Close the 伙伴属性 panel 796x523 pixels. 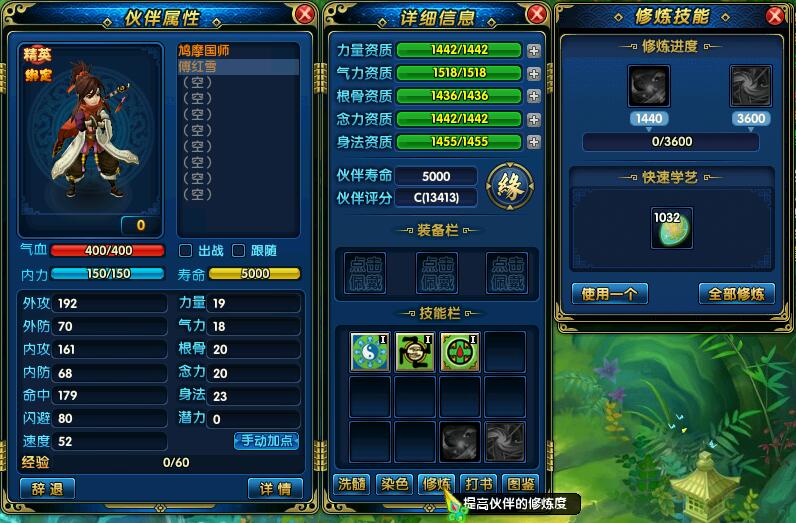[305, 13]
